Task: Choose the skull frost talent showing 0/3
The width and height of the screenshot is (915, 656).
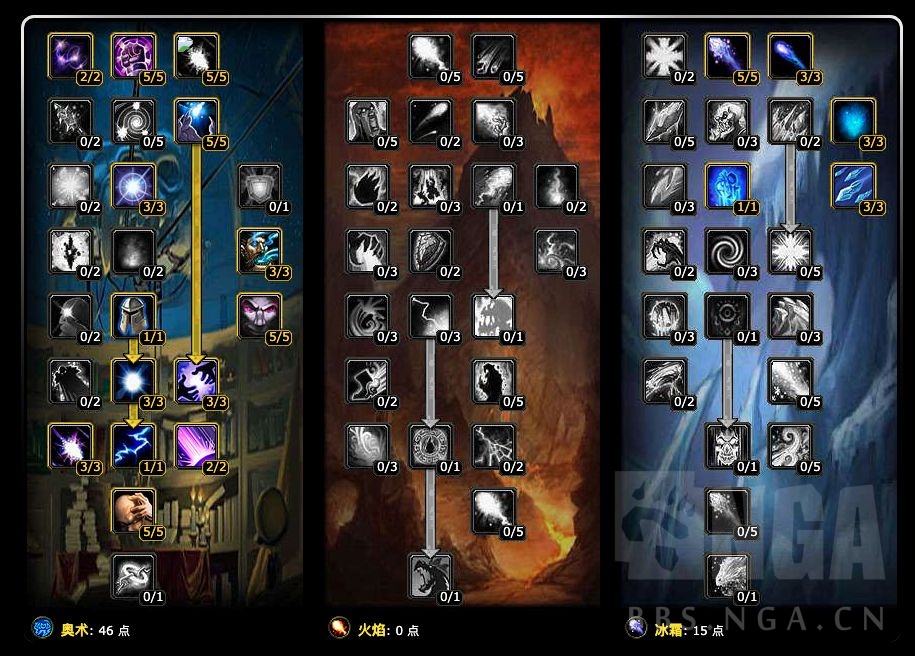Action: 726,121
